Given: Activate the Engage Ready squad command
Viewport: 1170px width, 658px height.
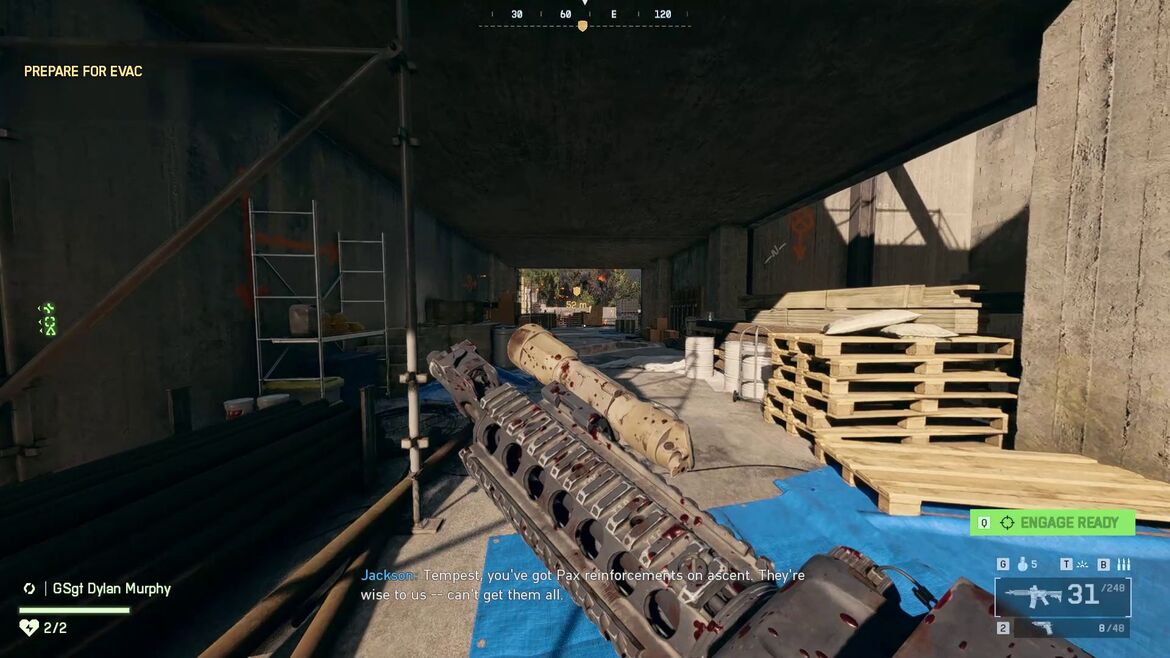Looking at the screenshot, I should click(x=1052, y=522).
